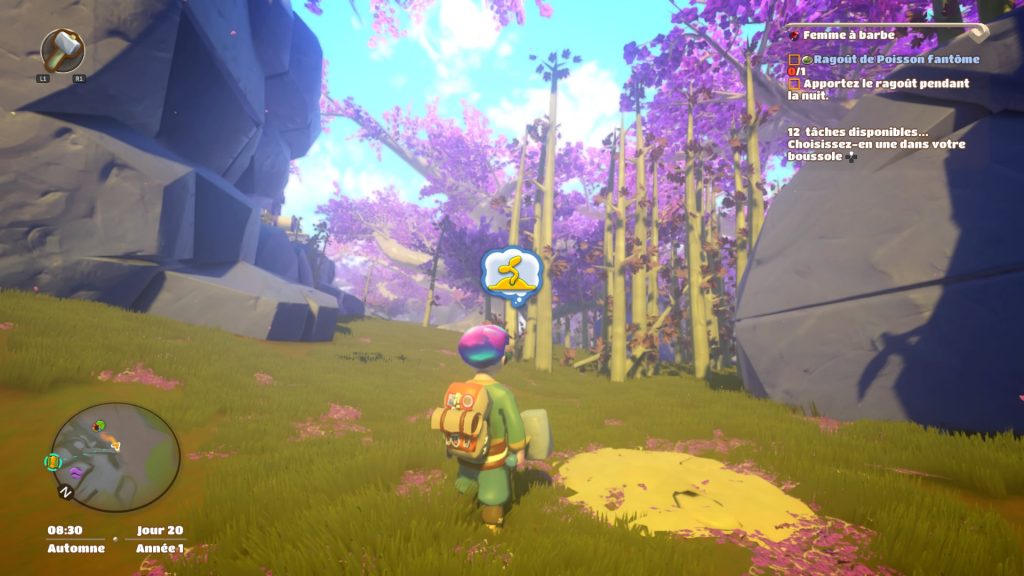Image resolution: width=1024 pixels, height=576 pixels.
Task: Select the purple marker on the minimap
Action: (x=76, y=470)
